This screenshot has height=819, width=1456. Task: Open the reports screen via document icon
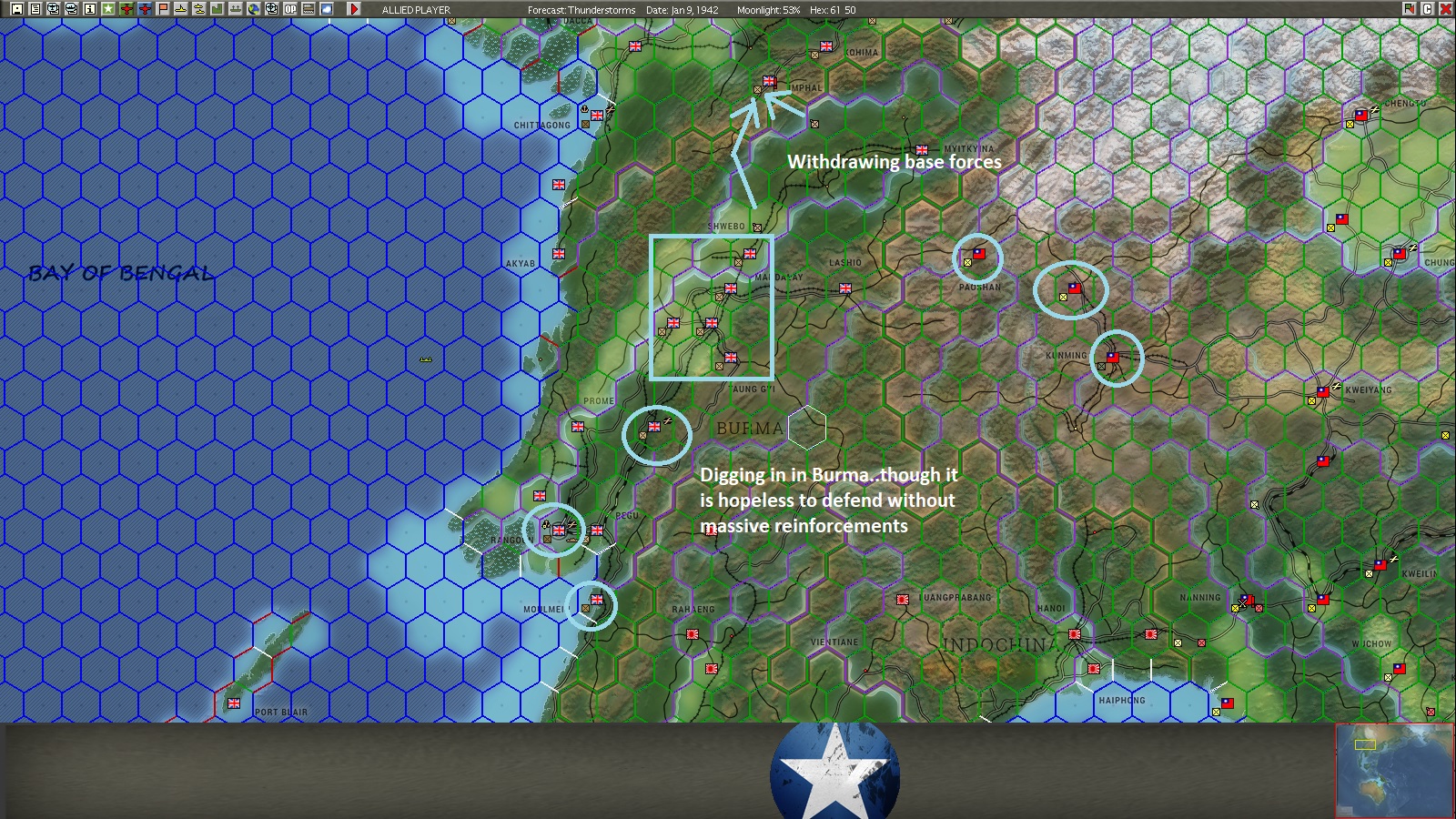pyautogui.click(x=35, y=9)
